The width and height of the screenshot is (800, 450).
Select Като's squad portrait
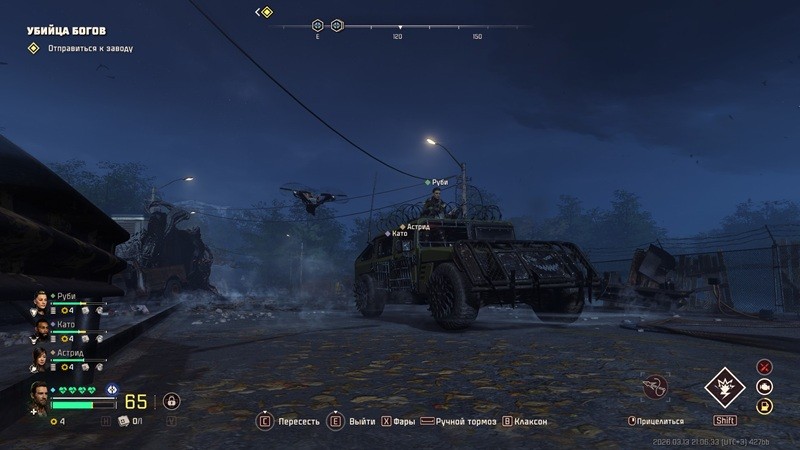(39, 328)
